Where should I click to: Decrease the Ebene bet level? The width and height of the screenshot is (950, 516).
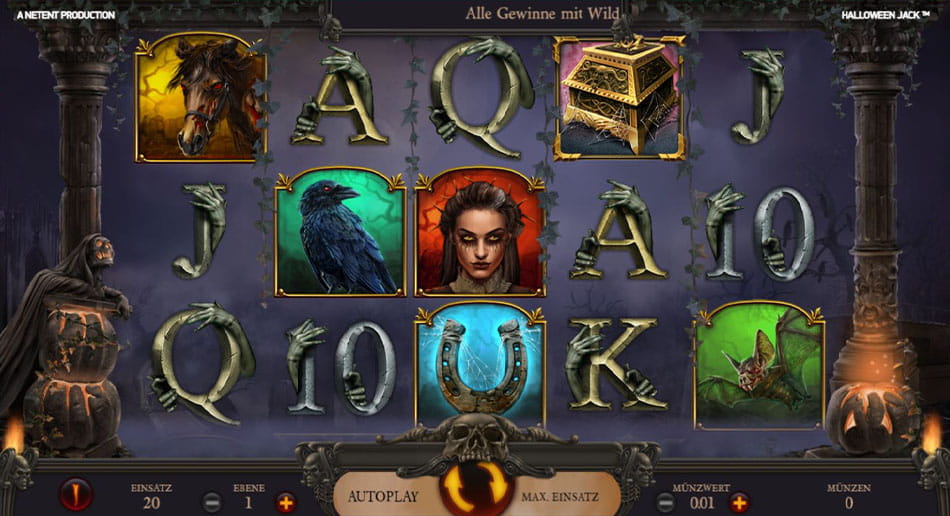click(x=212, y=502)
